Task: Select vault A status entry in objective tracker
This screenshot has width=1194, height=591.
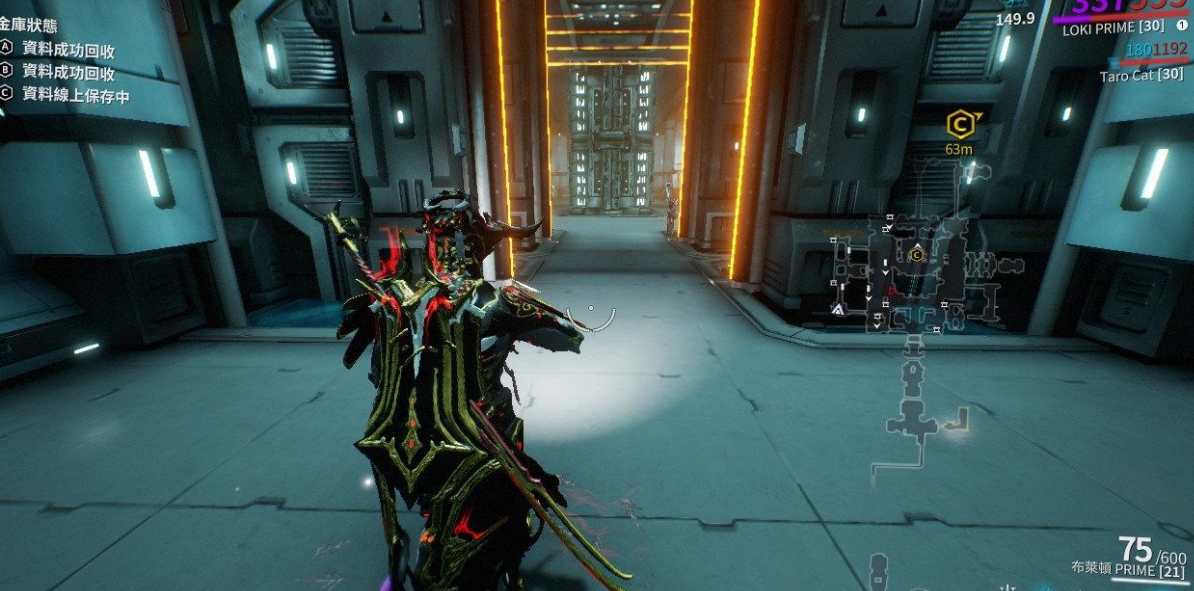Action: pyautogui.click(x=68, y=47)
